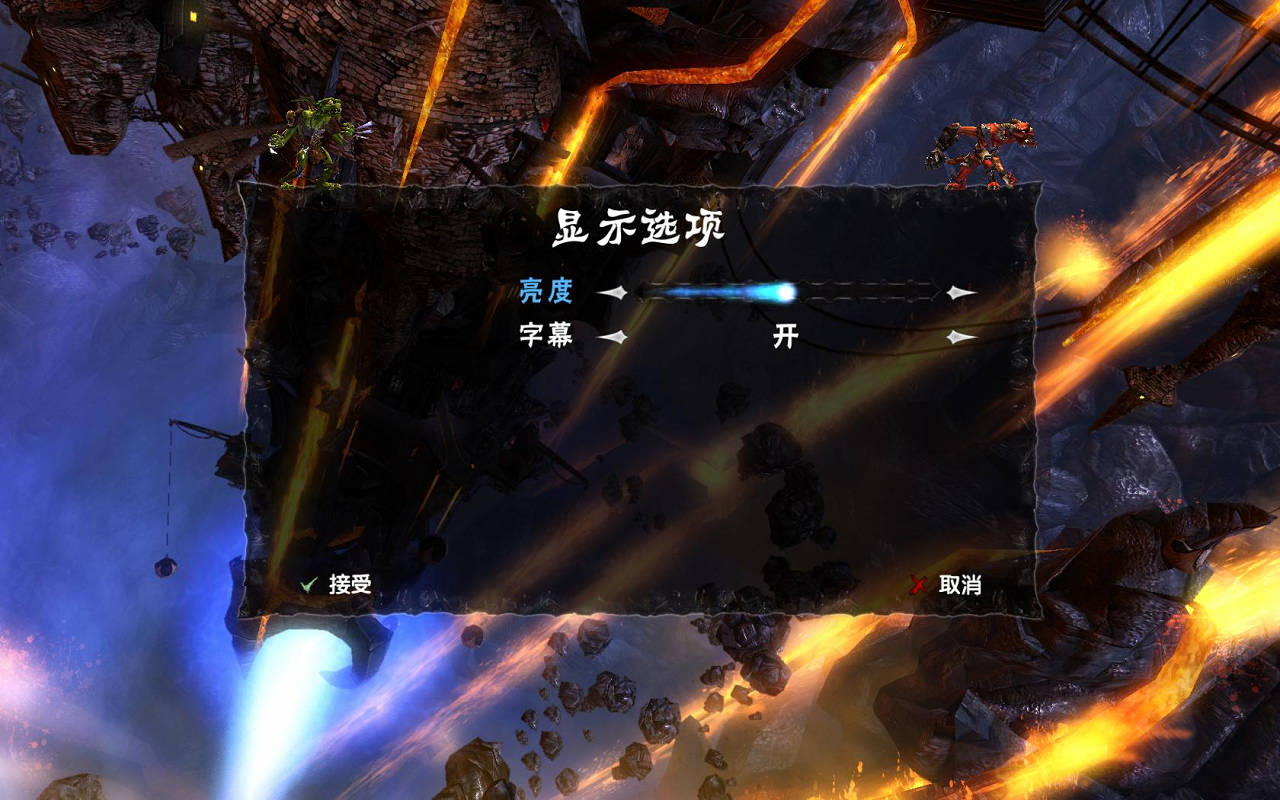Viewport: 1280px width, 800px height.
Task: Click the right arrow of the 亮度 slider
Action: (957, 291)
